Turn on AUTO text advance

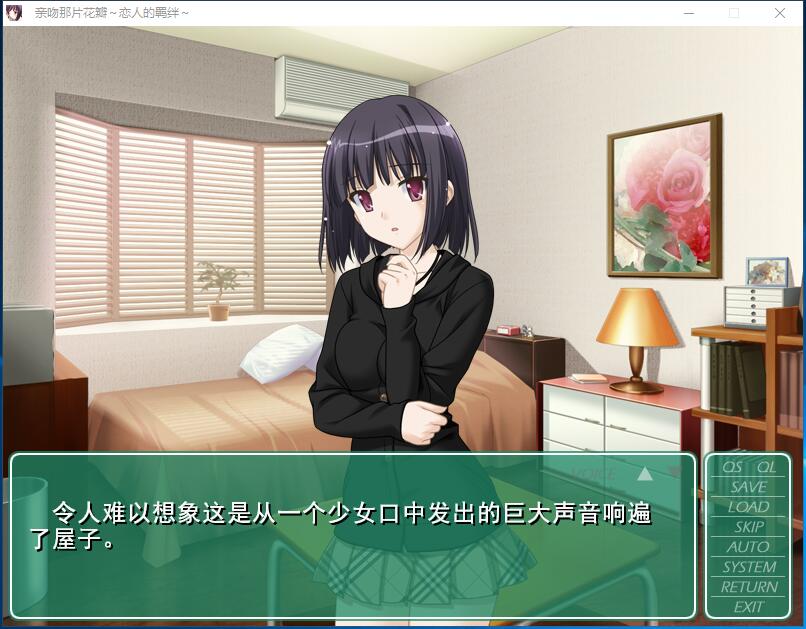point(749,547)
